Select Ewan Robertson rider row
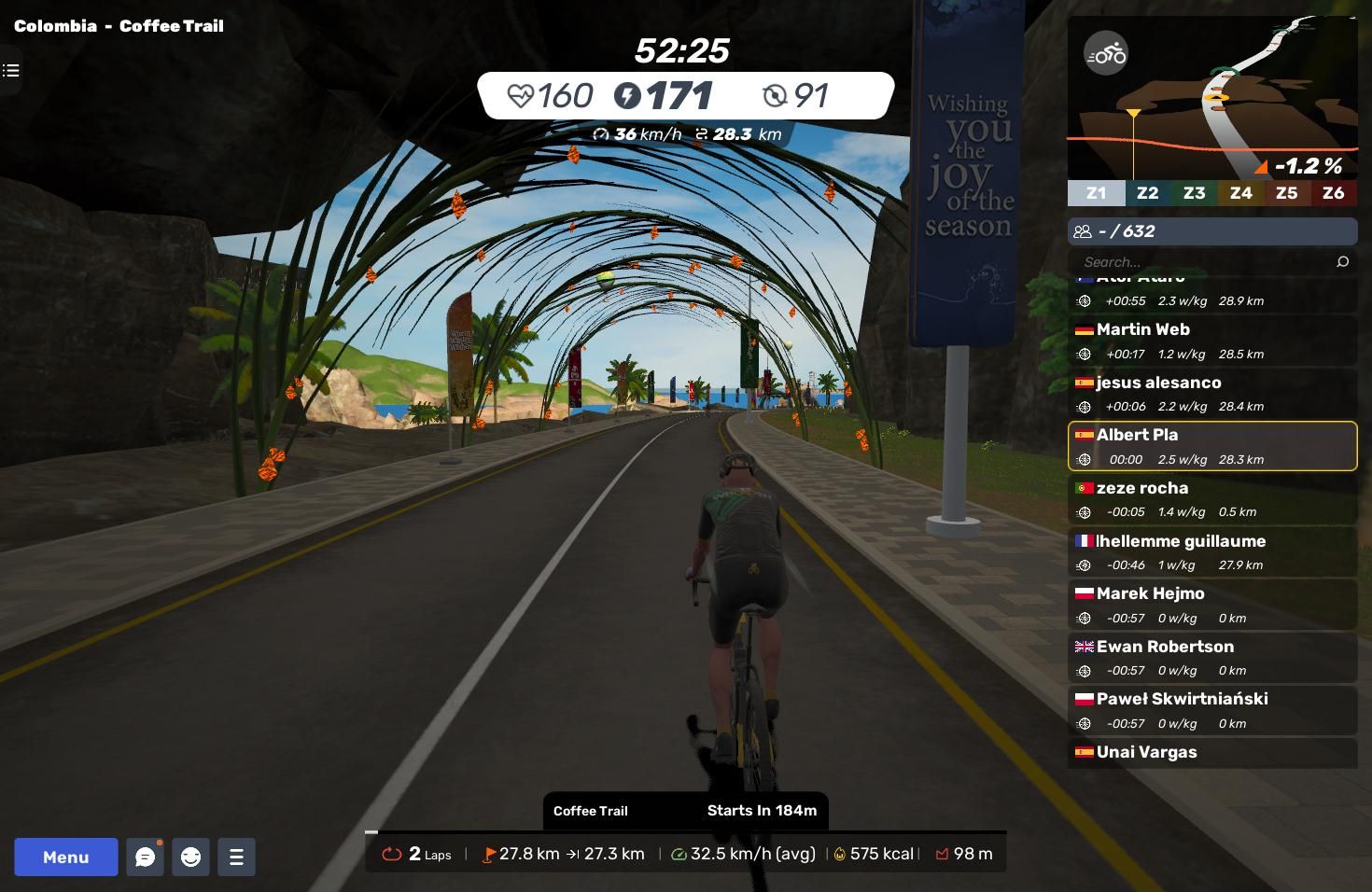 (1211, 658)
